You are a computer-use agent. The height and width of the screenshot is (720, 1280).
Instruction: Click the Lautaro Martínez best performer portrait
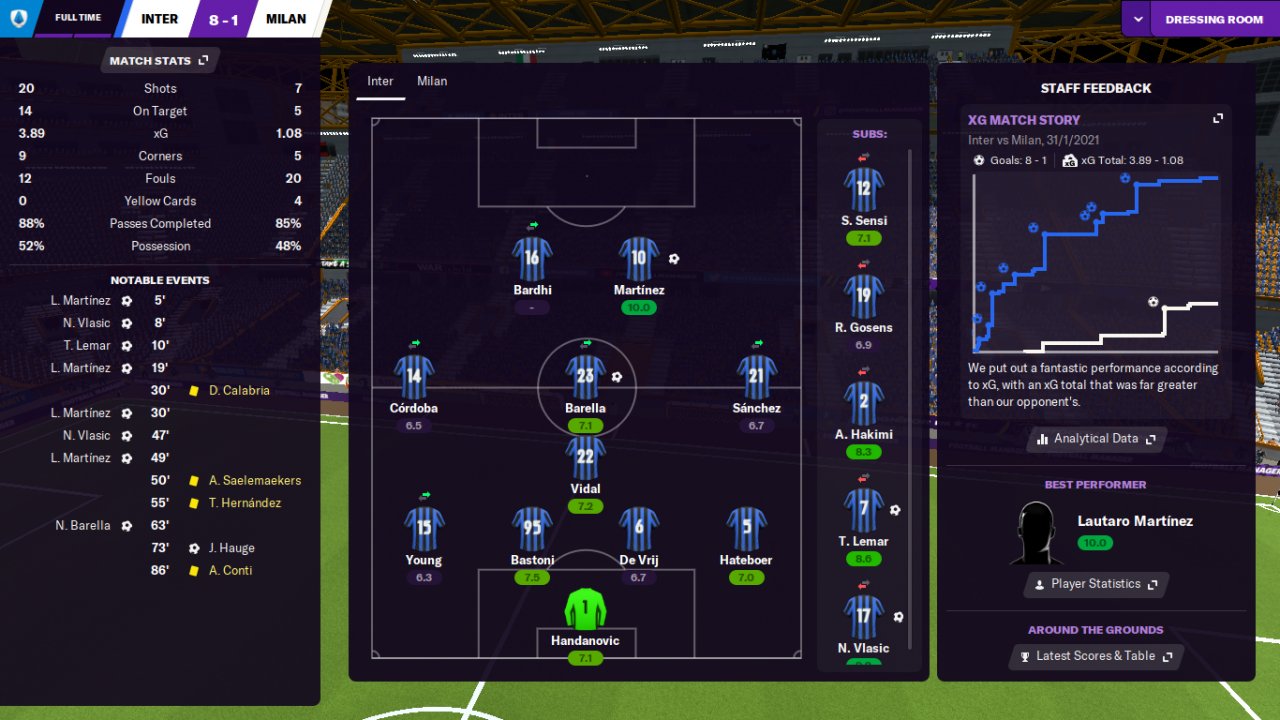click(x=1036, y=533)
